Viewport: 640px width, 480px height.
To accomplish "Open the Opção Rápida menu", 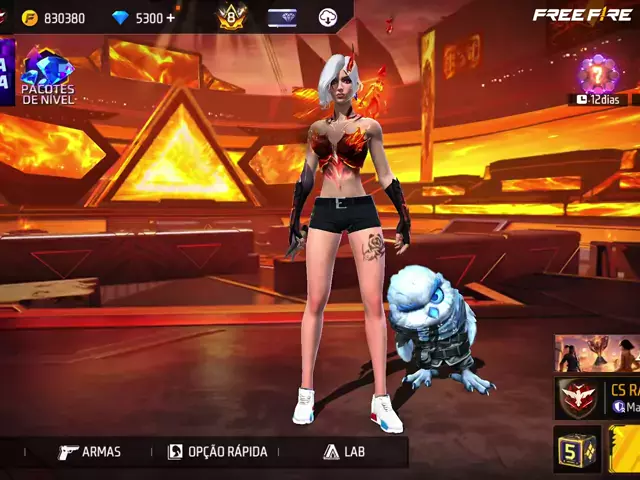I will coord(218,452).
